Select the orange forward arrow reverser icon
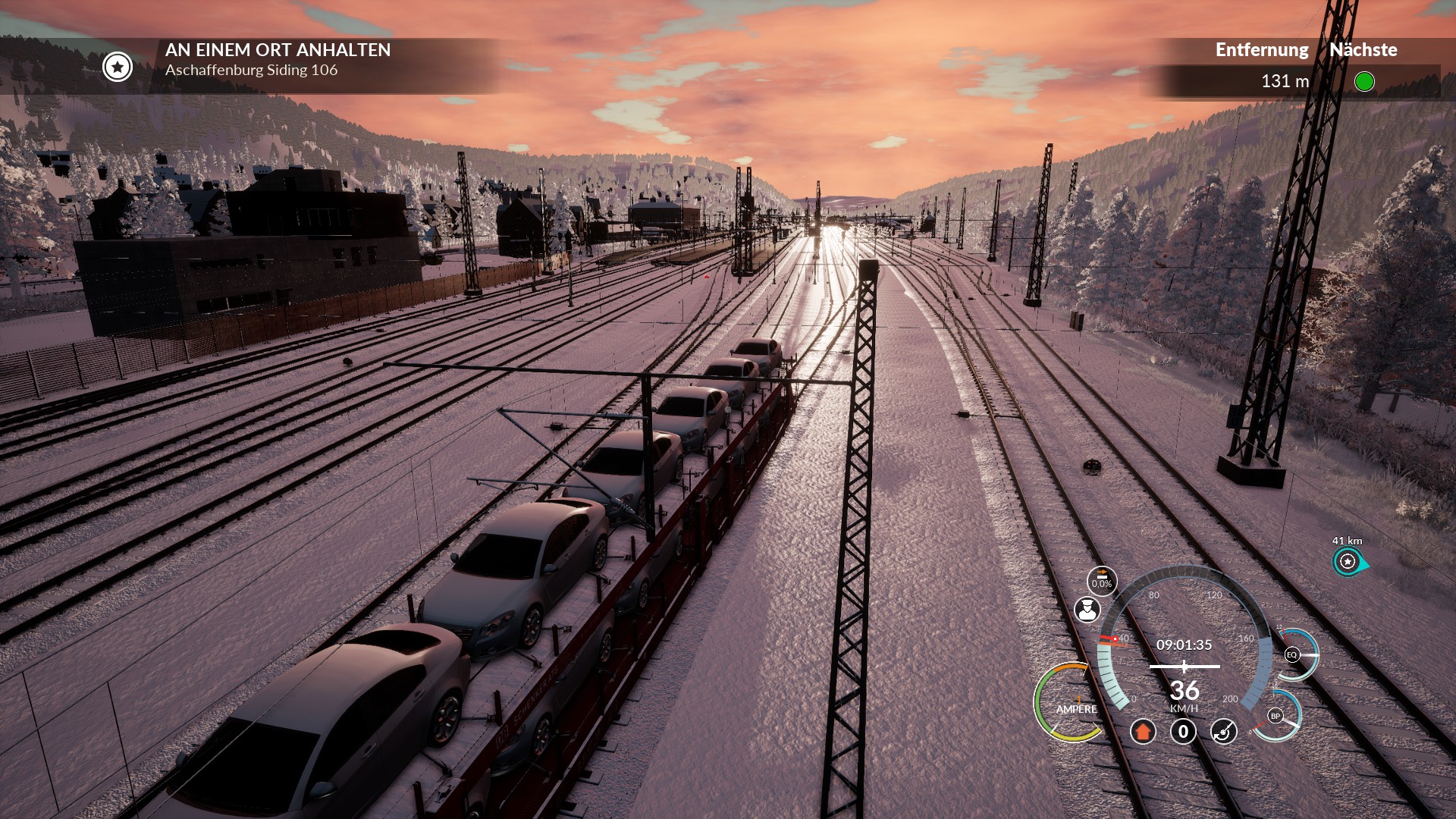The image size is (1456, 819). click(x=1143, y=731)
